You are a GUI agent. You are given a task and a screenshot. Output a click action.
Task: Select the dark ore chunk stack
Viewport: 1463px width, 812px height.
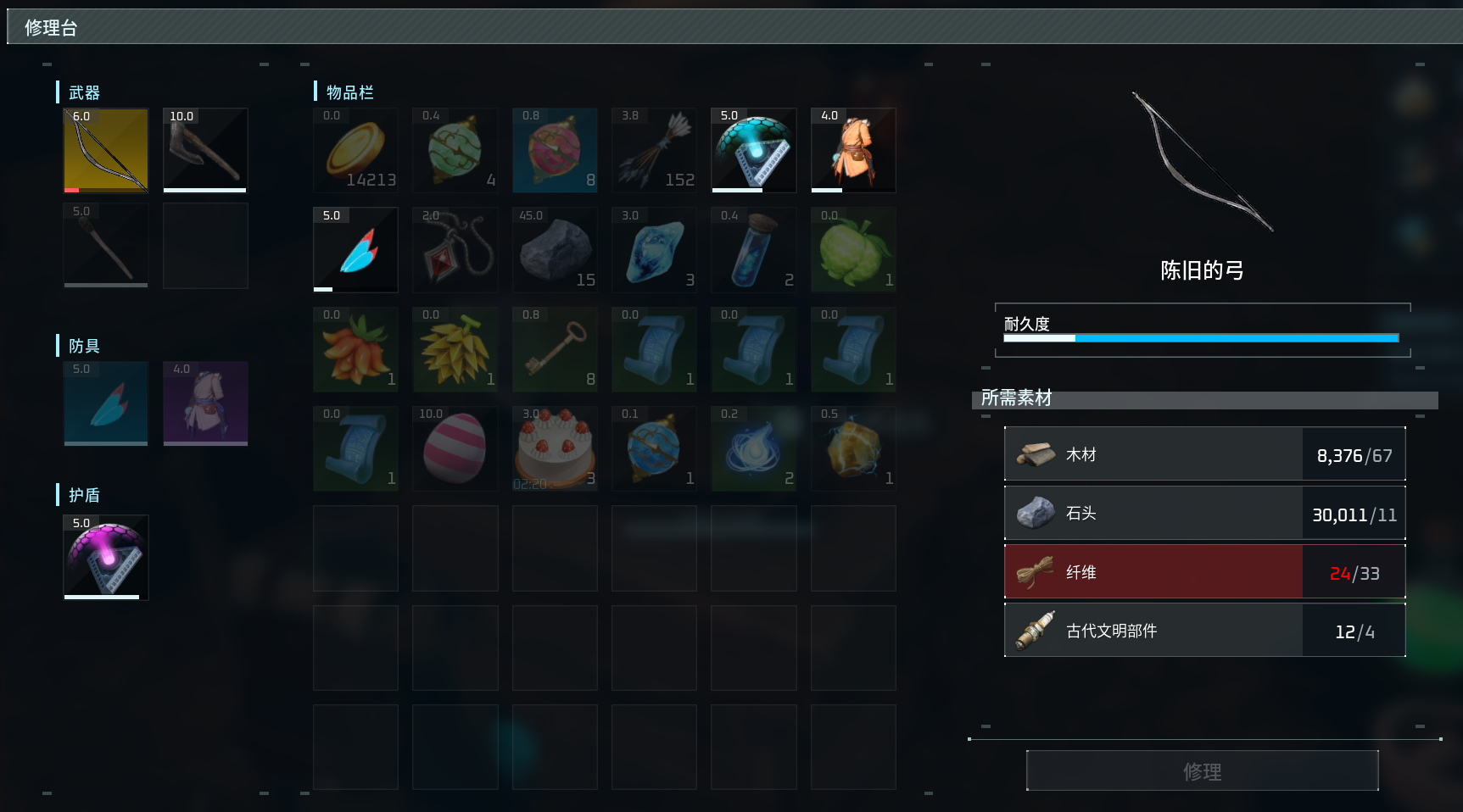click(555, 250)
